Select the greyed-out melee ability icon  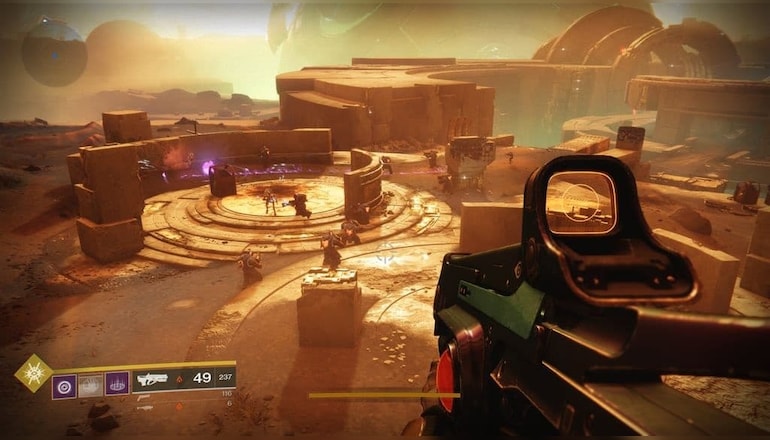tap(91, 383)
